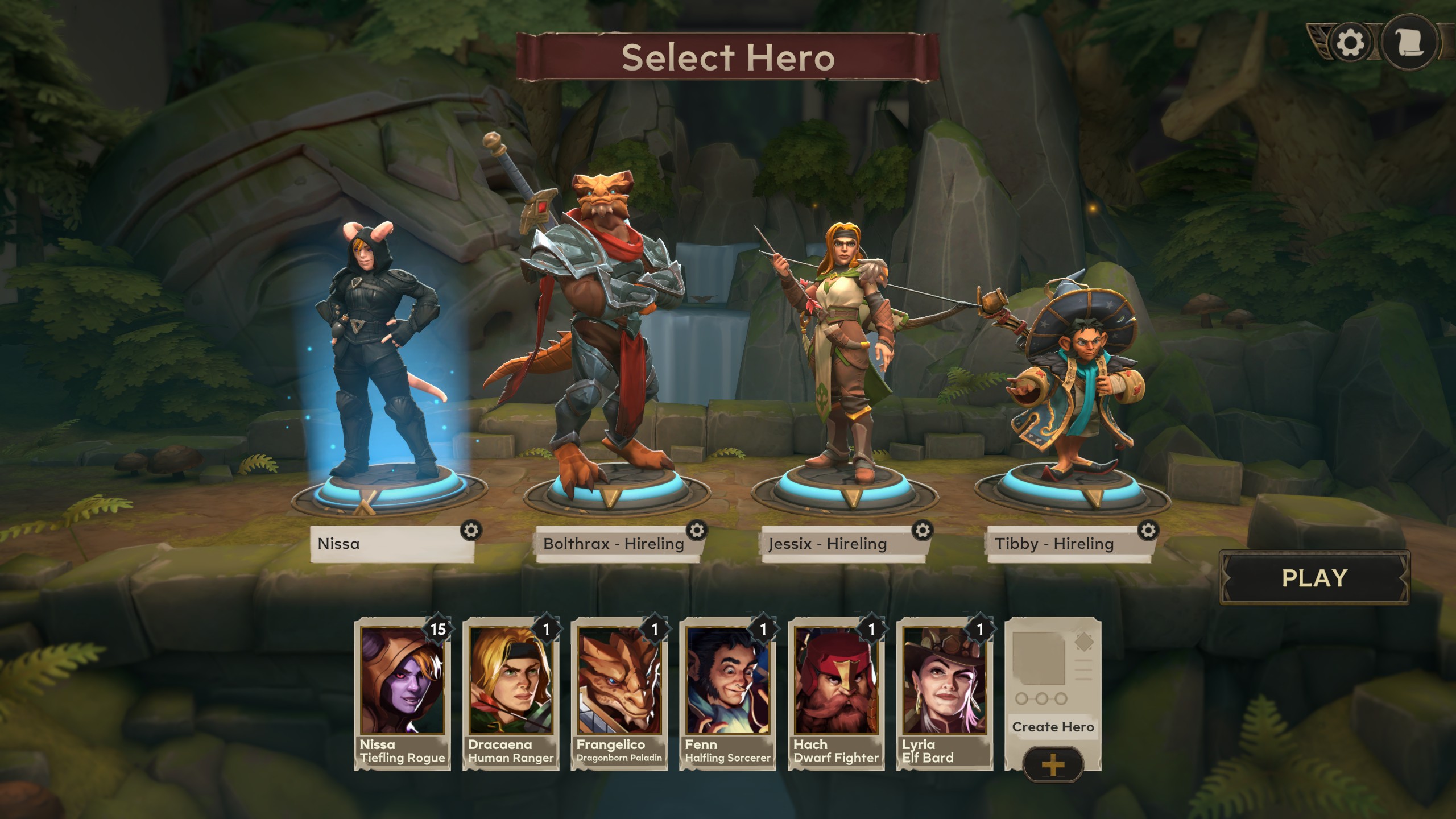
Task: Create a new hero with the plus button
Action: 1053,765
